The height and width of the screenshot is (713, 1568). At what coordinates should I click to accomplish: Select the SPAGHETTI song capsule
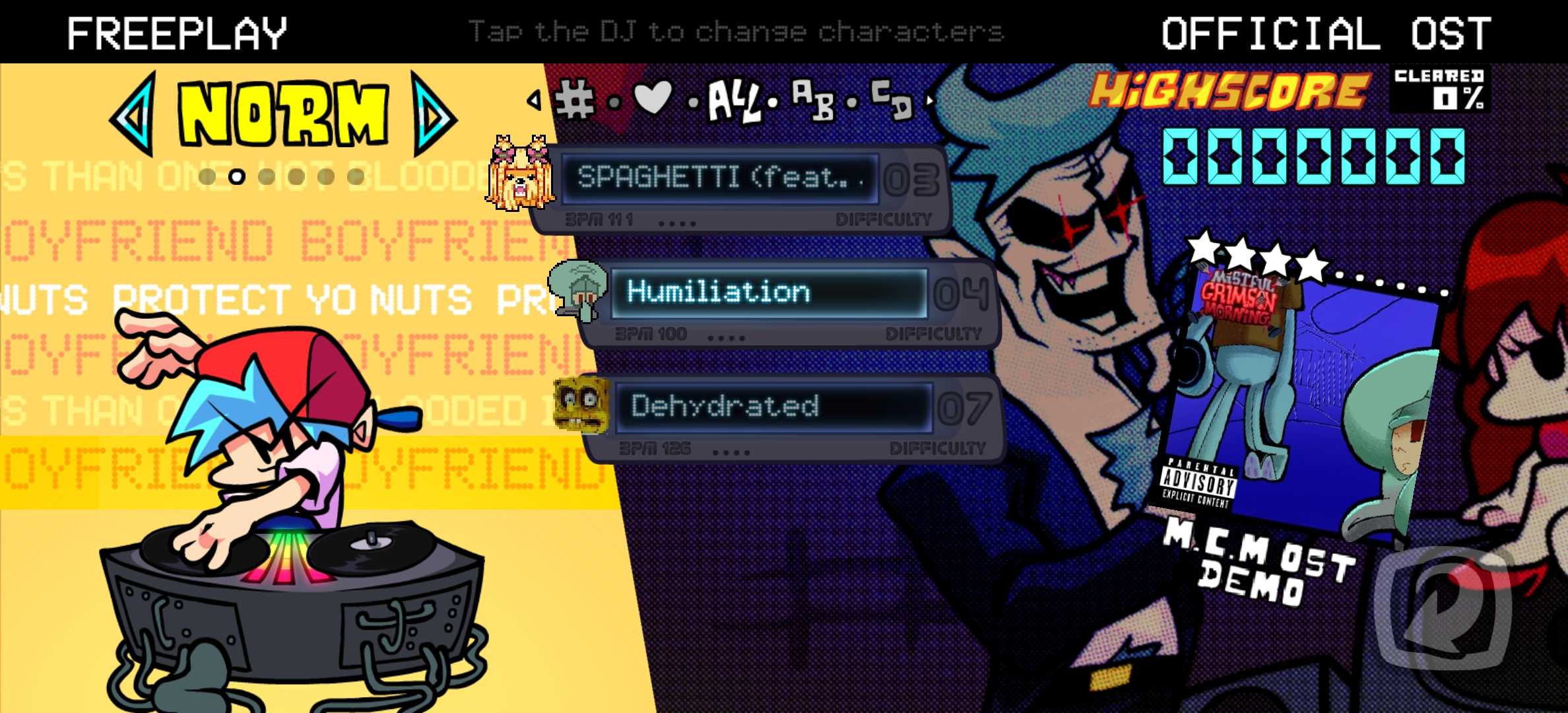(x=721, y=178)
